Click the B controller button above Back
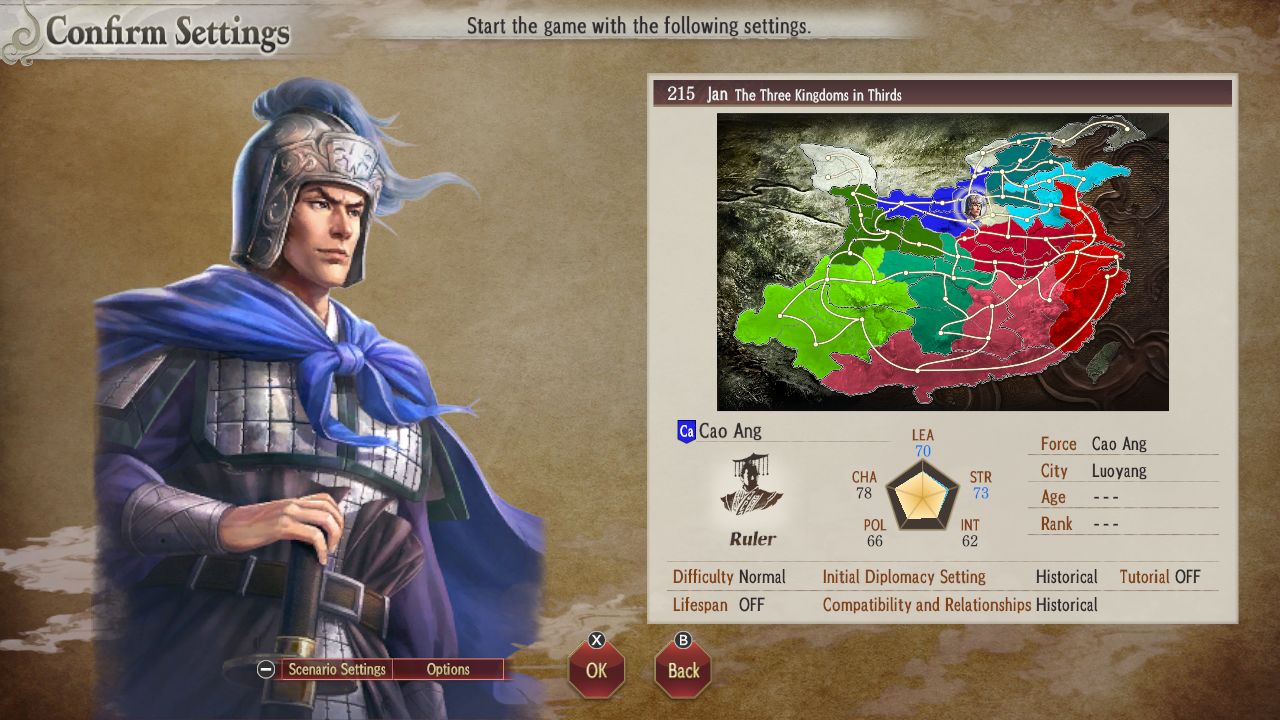The image size is (1280, 720). pyautogui.click(x=682, y=641)
